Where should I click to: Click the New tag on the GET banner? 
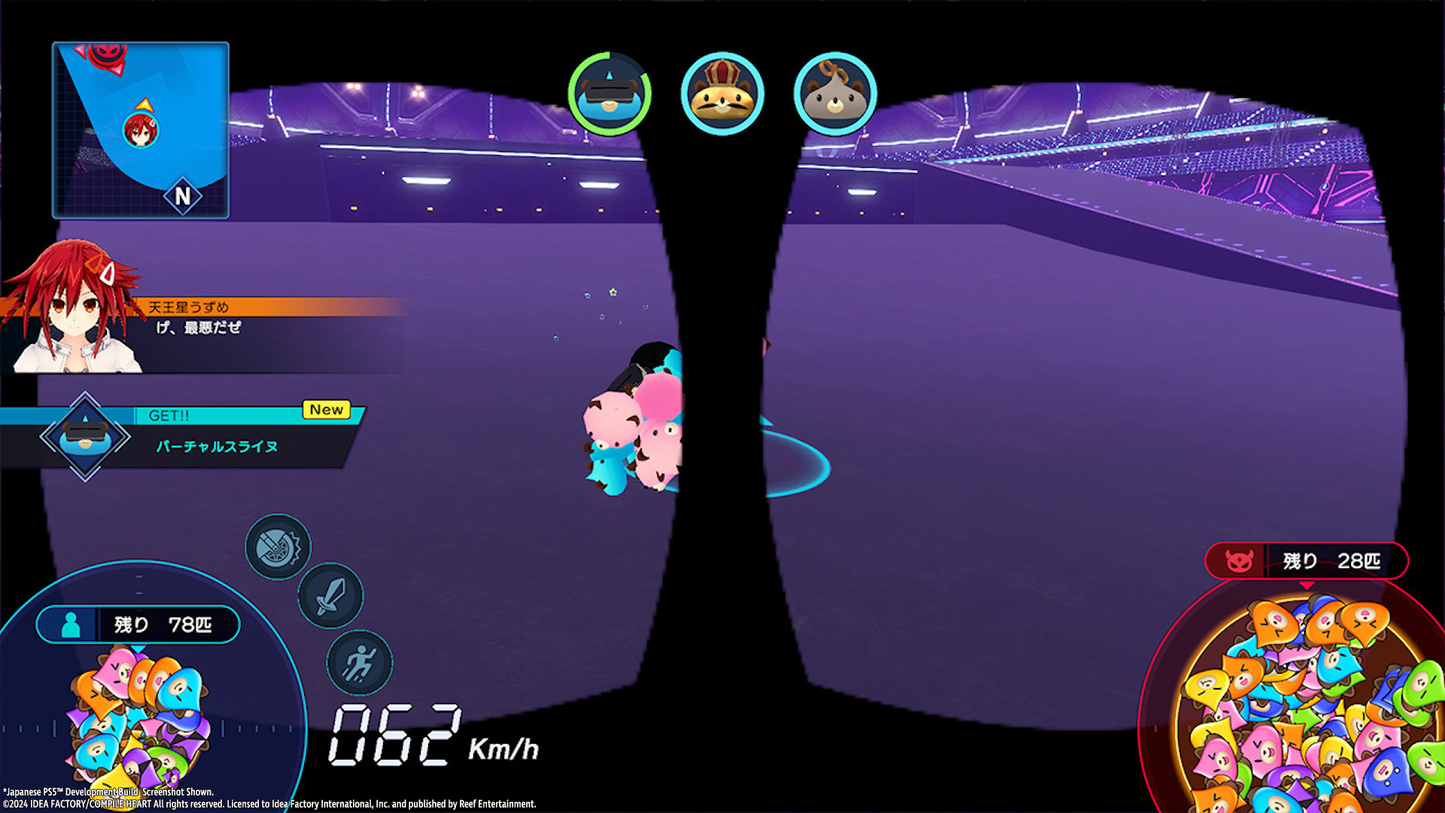[x=326, y=409]
